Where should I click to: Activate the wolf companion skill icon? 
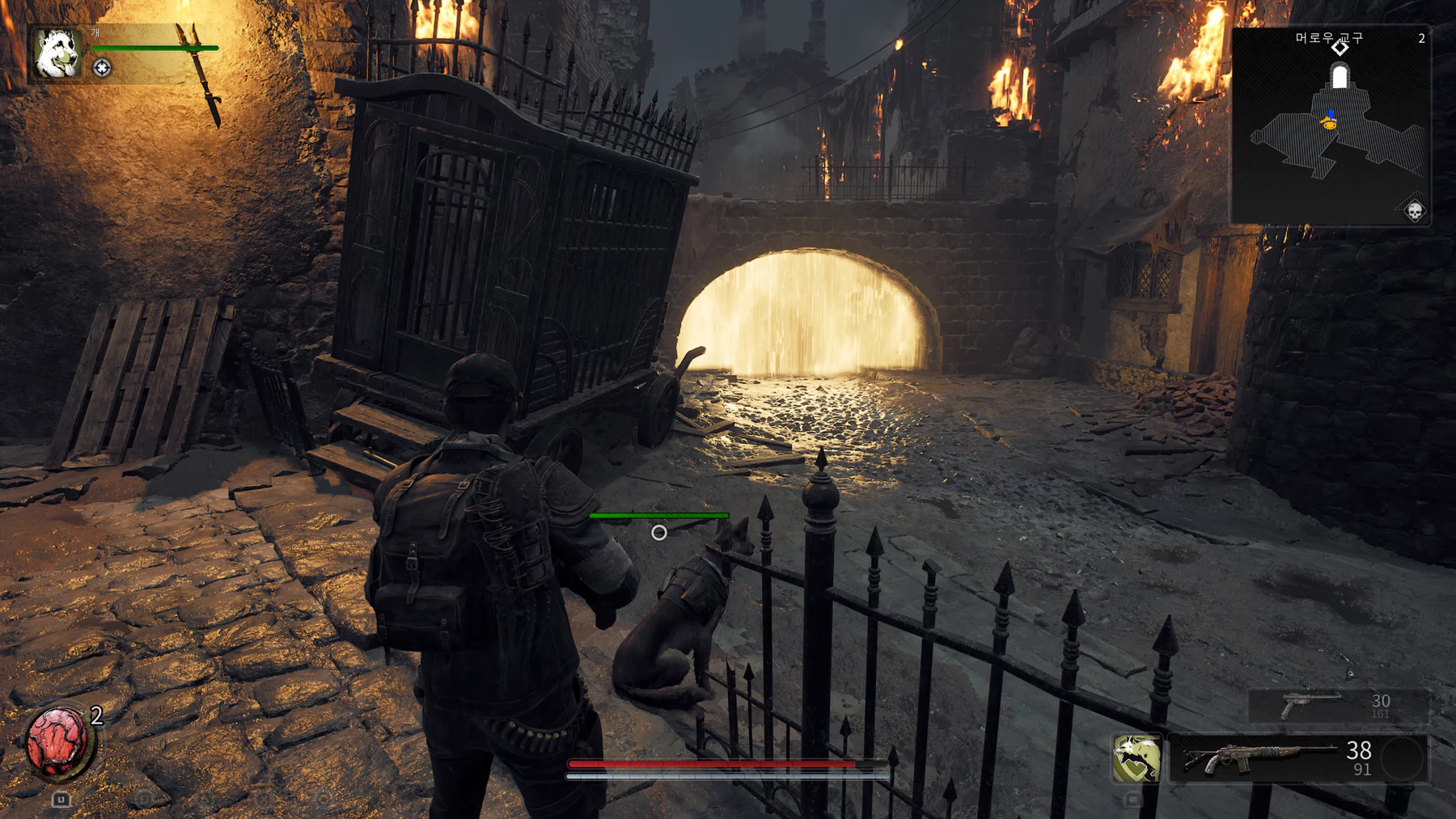(x=1136, y=758)
